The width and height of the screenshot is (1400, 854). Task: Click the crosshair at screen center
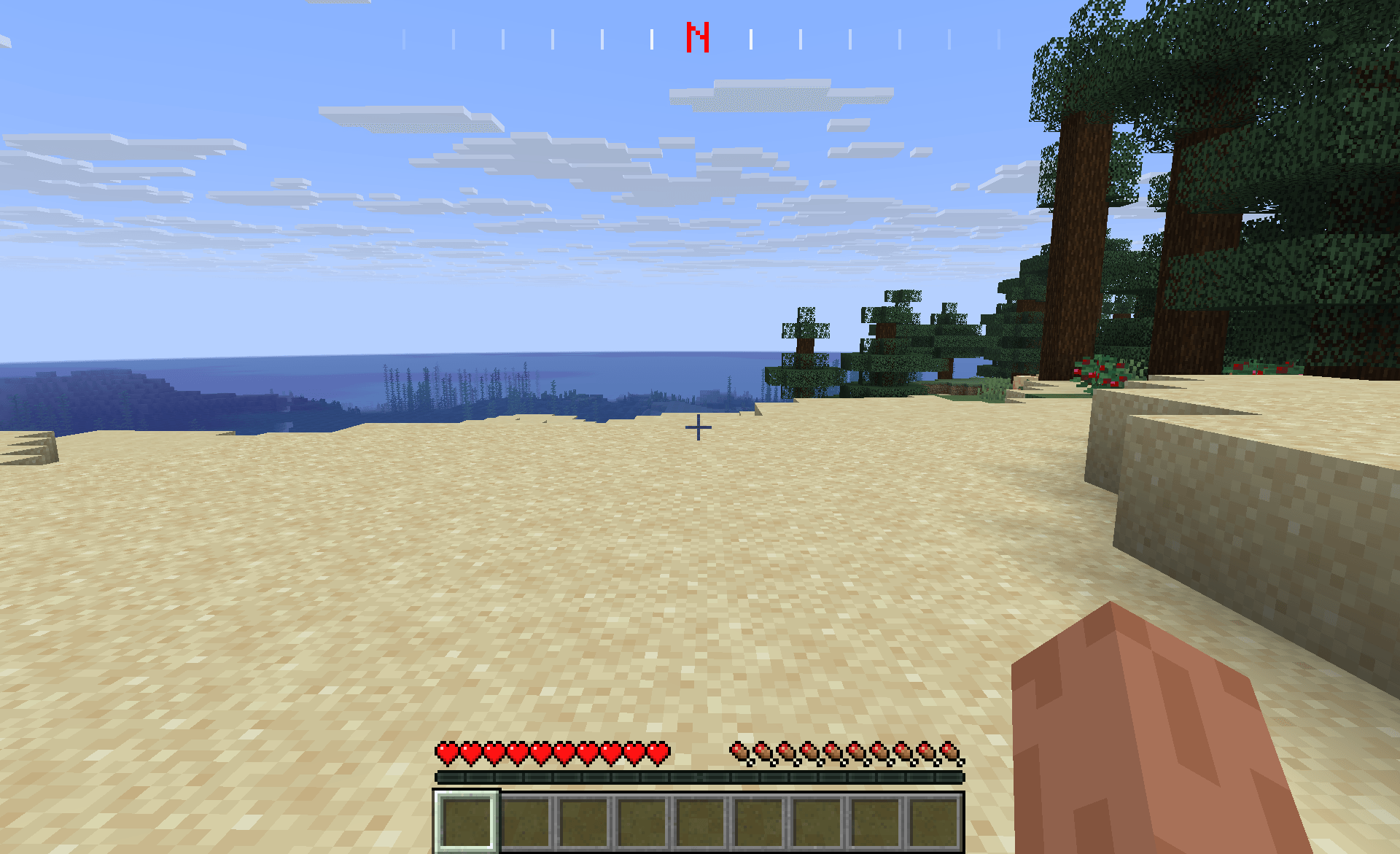699,427
